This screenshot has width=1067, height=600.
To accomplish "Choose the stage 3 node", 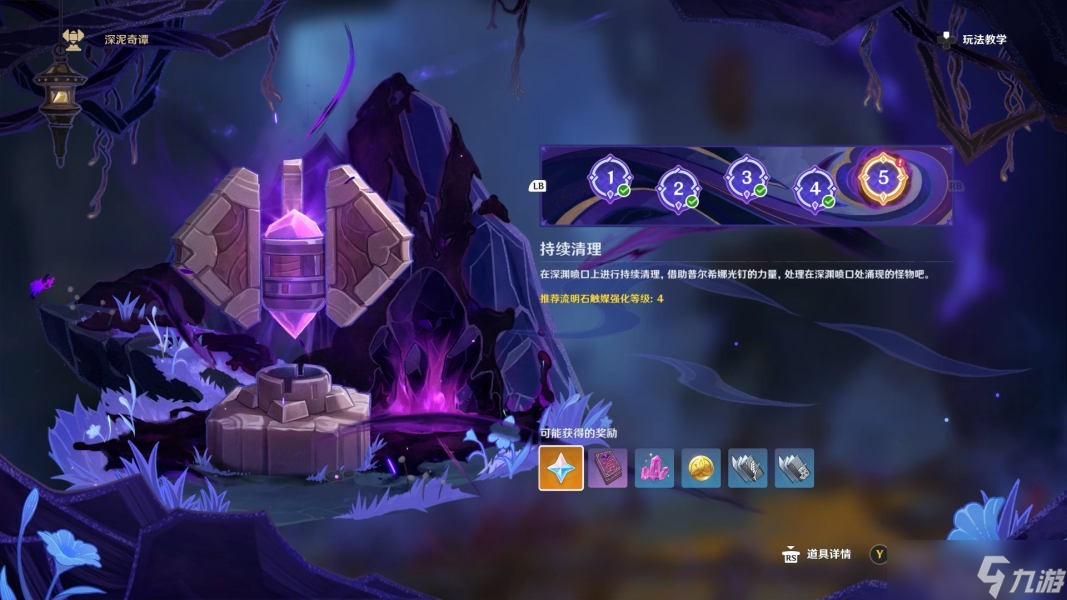I will tap(746, 179).
